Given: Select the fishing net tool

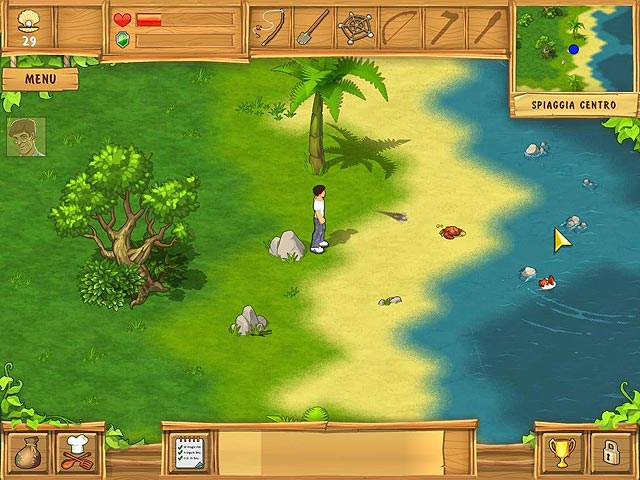Looking at the screenshot, I should [x=356, y=28].
